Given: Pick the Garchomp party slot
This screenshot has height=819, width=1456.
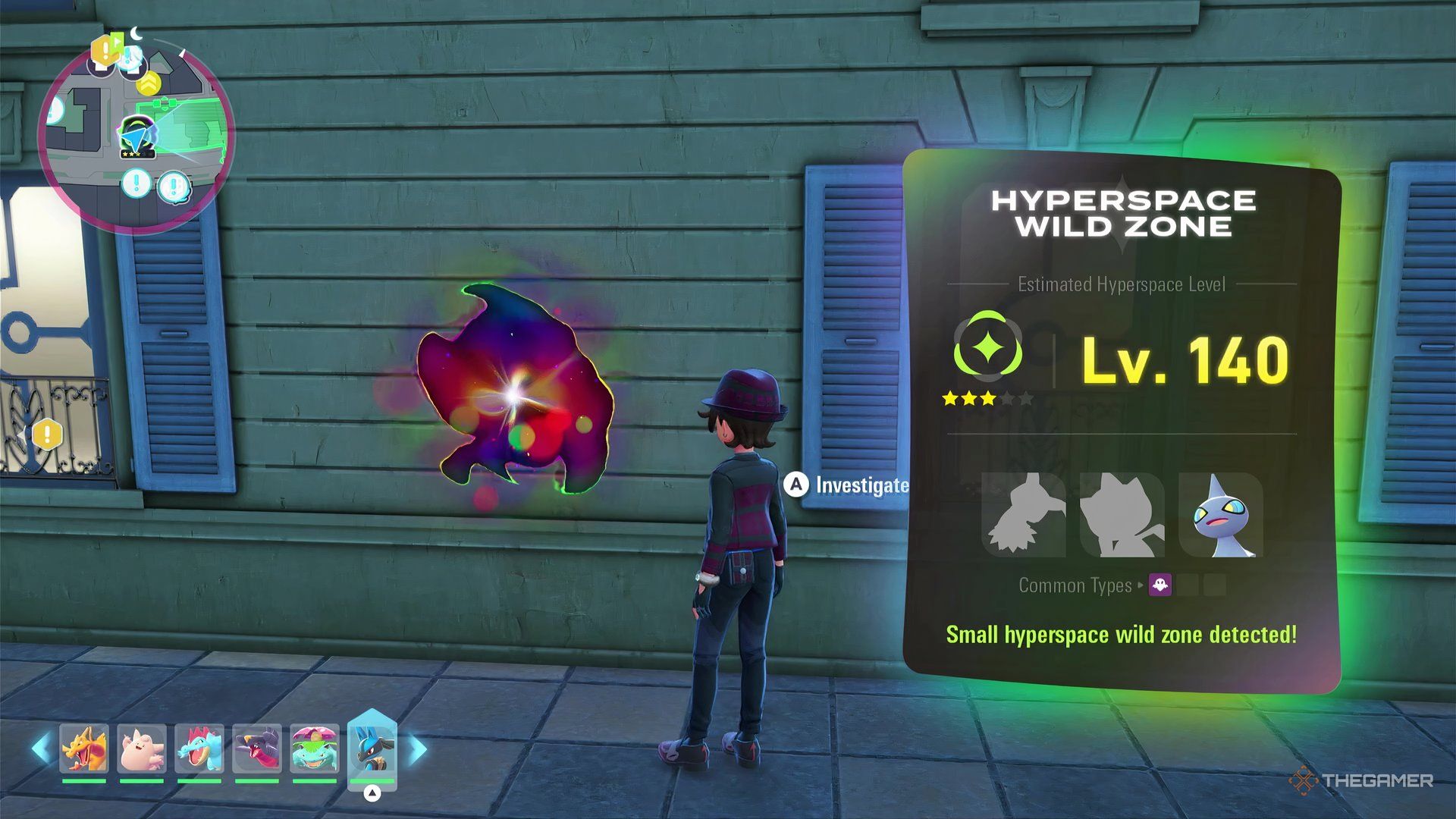Looking at the screenshot, I should pyautogui.click(x=257, y=748).
